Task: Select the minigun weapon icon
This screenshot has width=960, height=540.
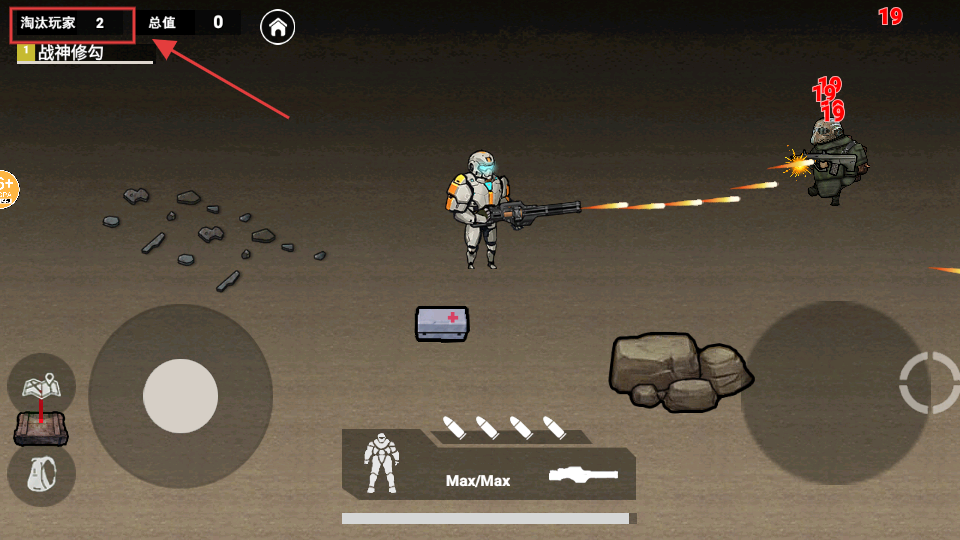Action: pos(583,475)
